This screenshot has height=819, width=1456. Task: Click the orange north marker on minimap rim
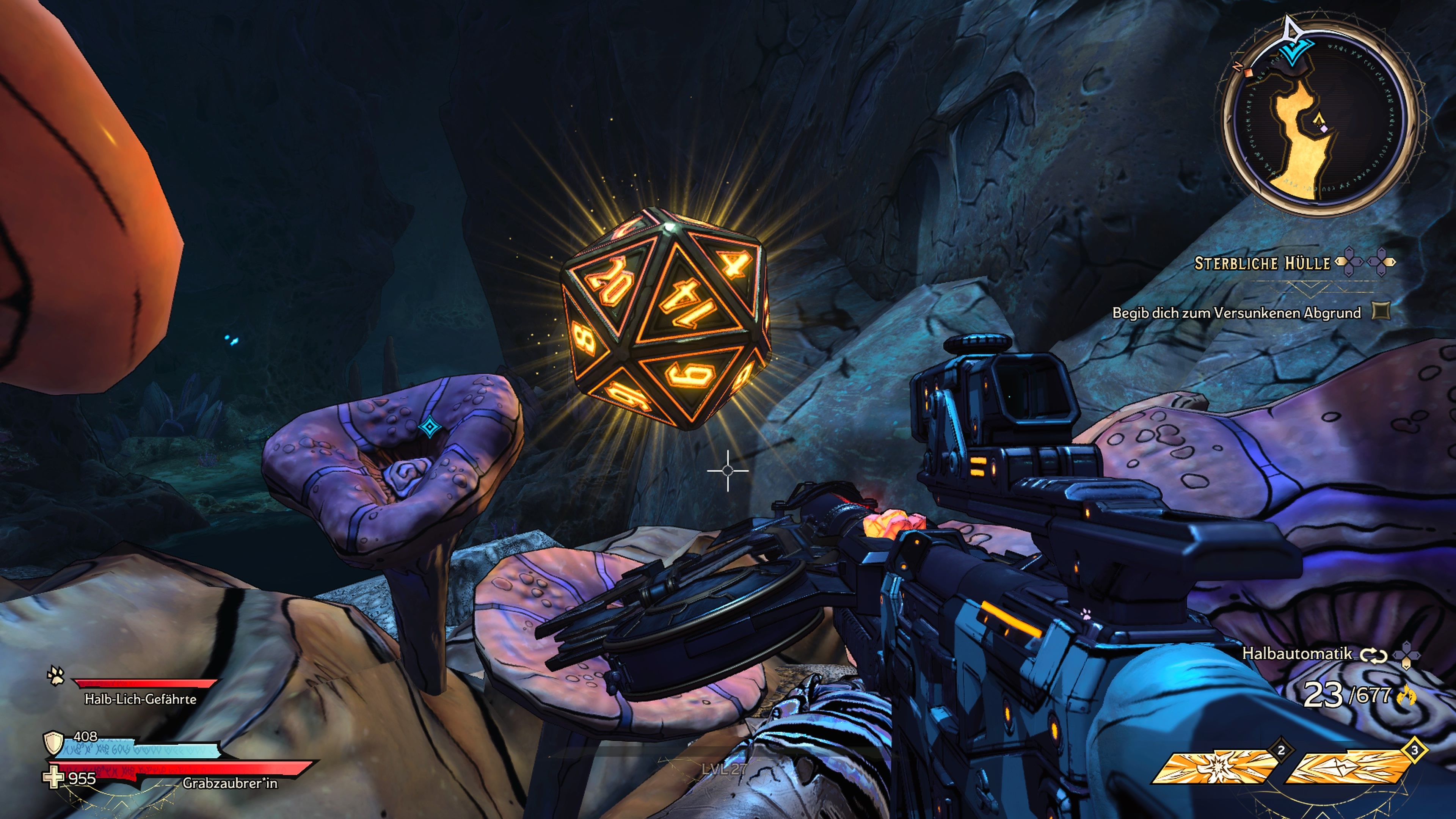[1248, 72]
